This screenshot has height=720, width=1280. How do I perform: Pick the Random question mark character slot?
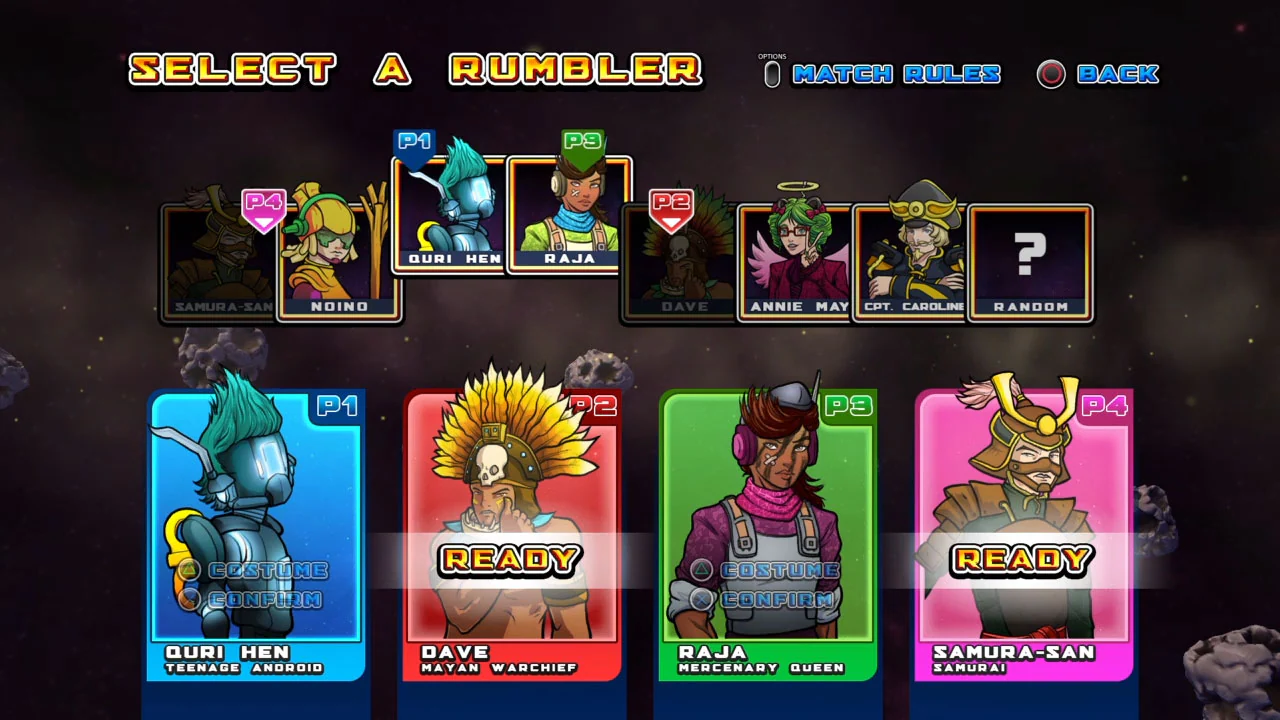(1029, 260)
